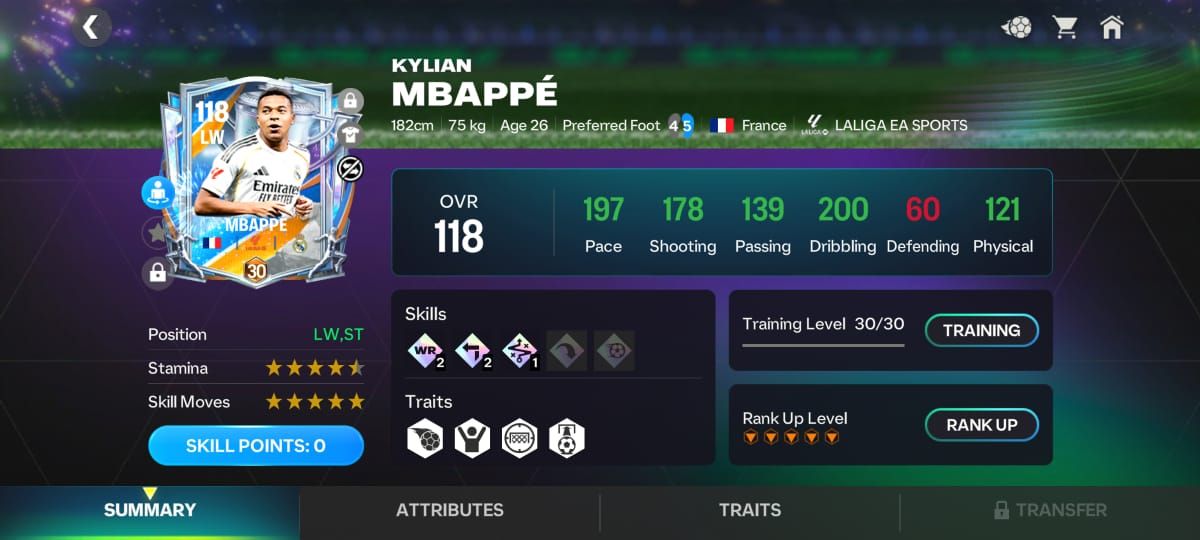The height and width of the screenshot is (540, 1200).
Task: Open the shop cart icon
Action: (x=1065, y=27)
